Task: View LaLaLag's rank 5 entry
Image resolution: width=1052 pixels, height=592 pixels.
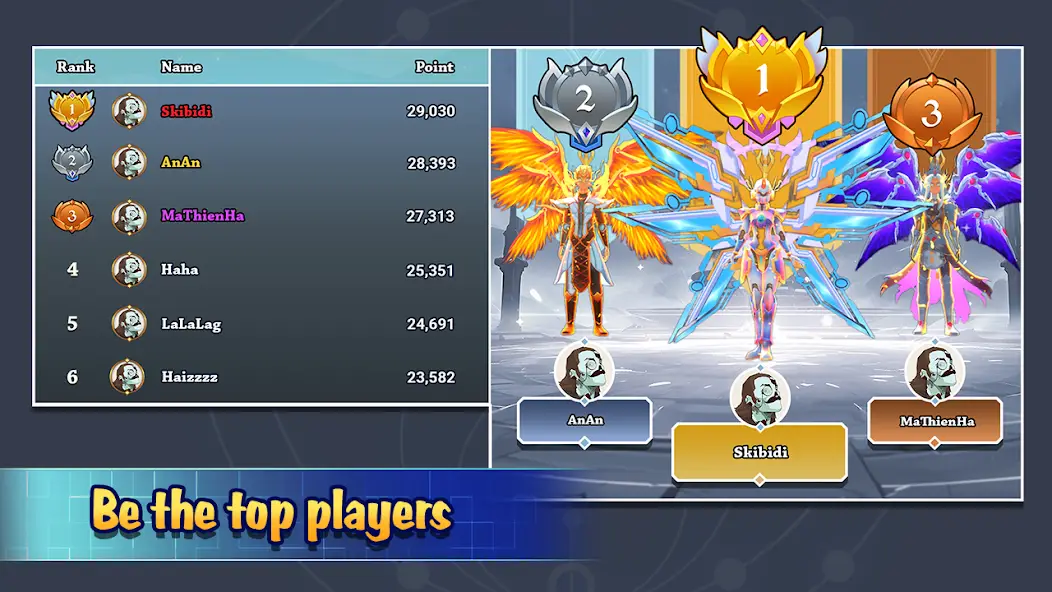Action: coord(260,323)
